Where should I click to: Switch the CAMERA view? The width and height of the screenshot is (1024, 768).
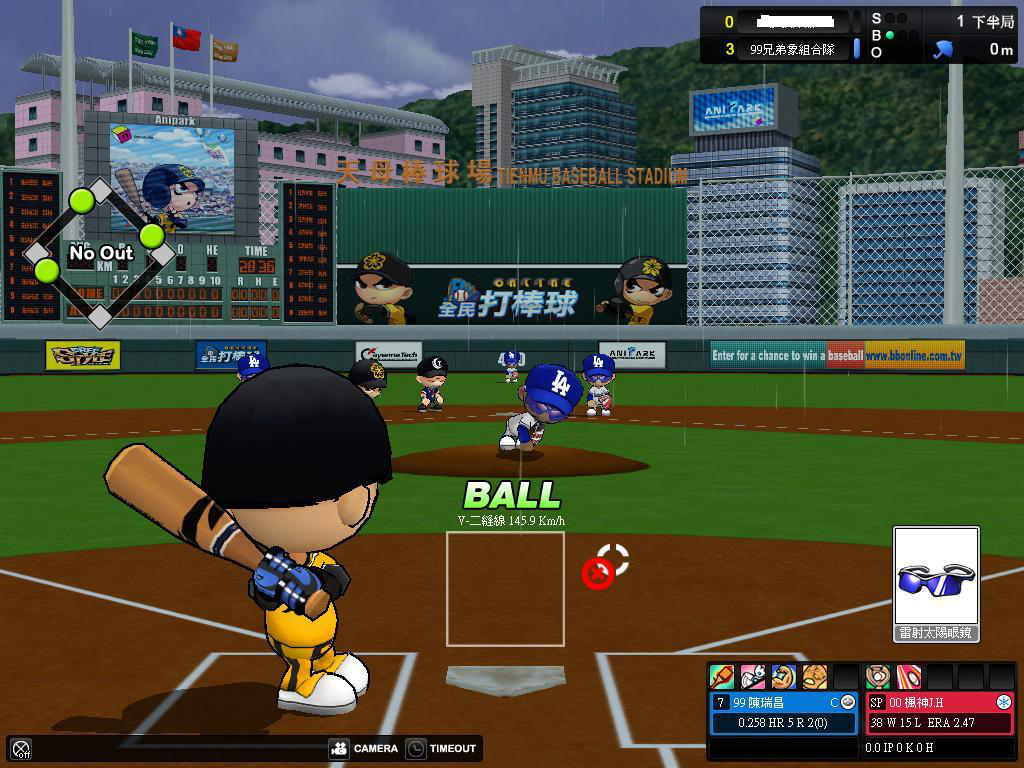click(x=364, y=748)
